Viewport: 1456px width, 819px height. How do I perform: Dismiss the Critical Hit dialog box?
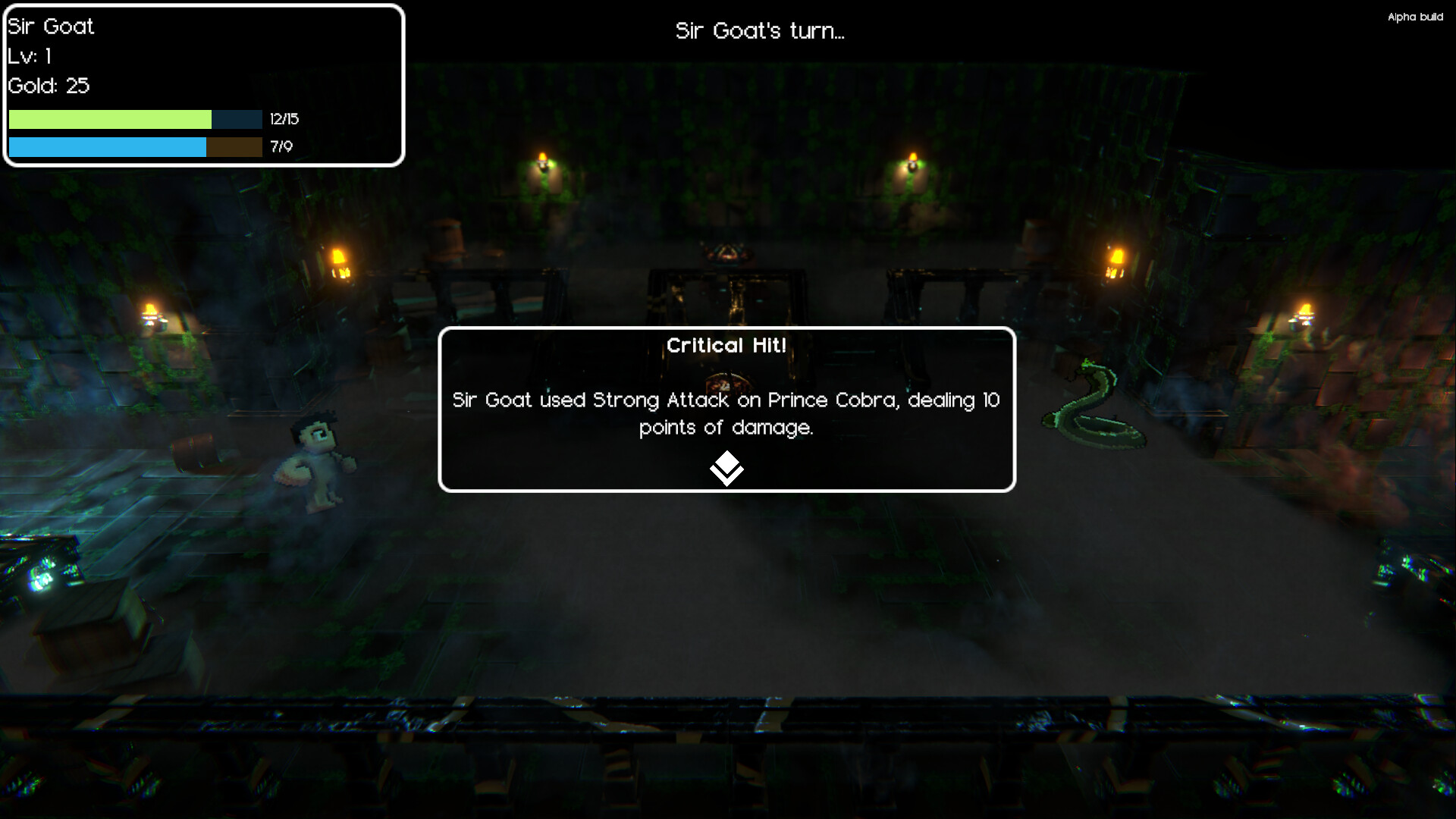726,409
